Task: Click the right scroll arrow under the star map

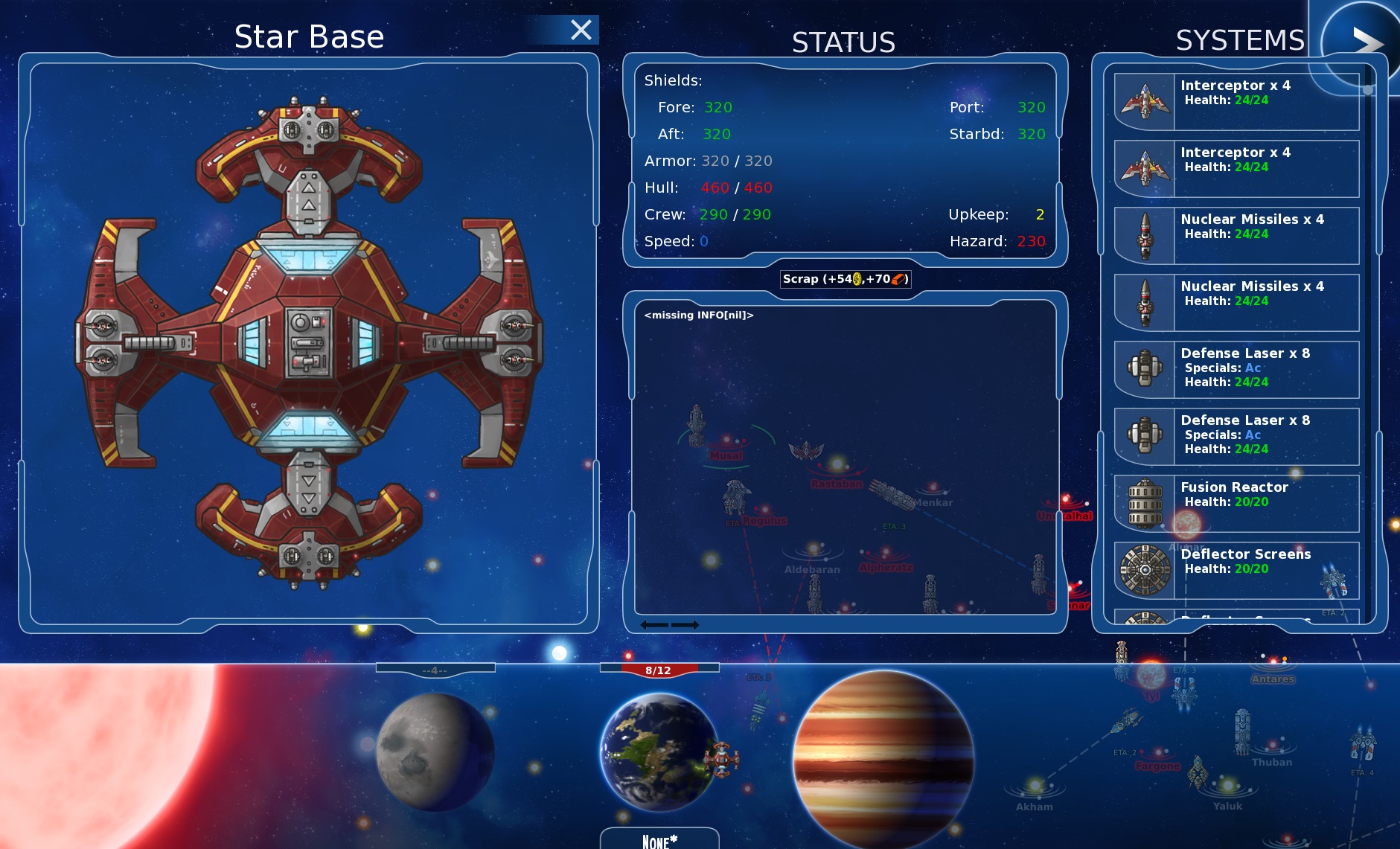Action: click(686, 625)
